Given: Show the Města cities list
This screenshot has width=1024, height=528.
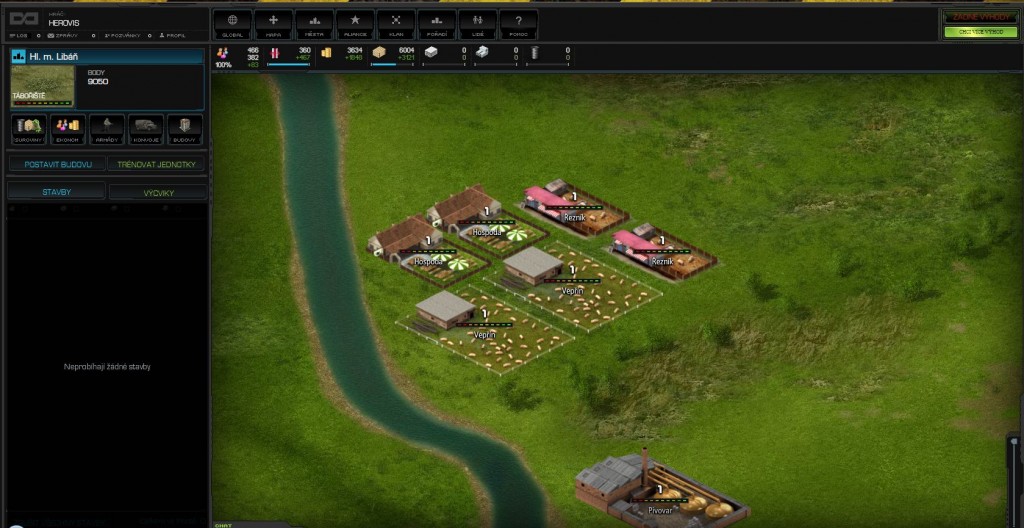Looking at the screenshot, I should pos(315,23).
